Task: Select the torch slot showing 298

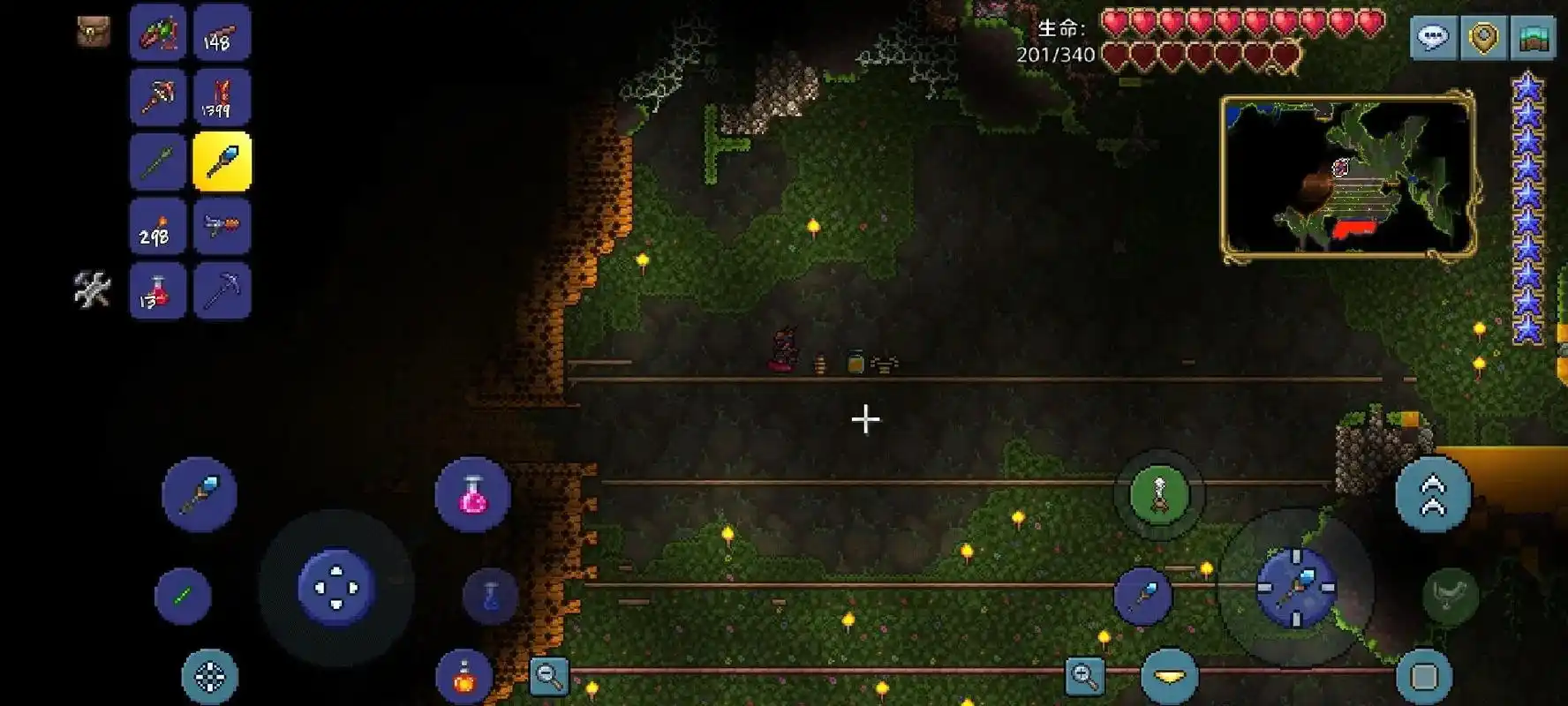Action: [157, 227]
